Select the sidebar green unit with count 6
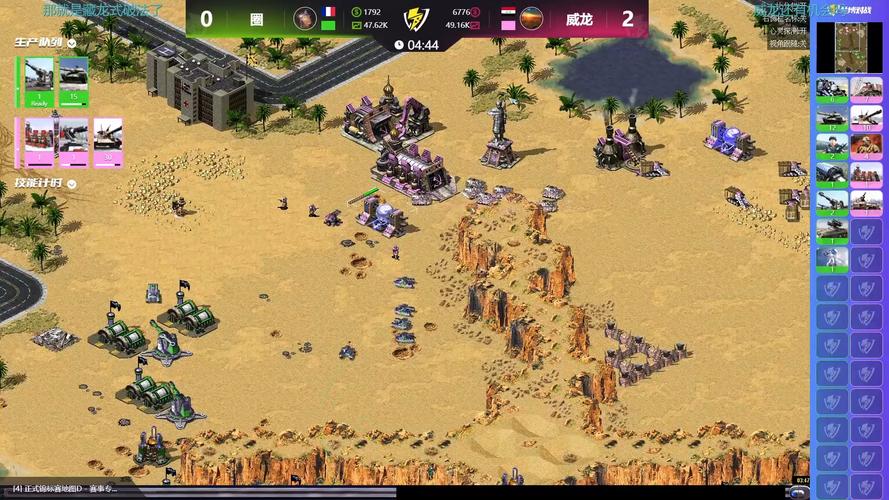 pos(832,89)
